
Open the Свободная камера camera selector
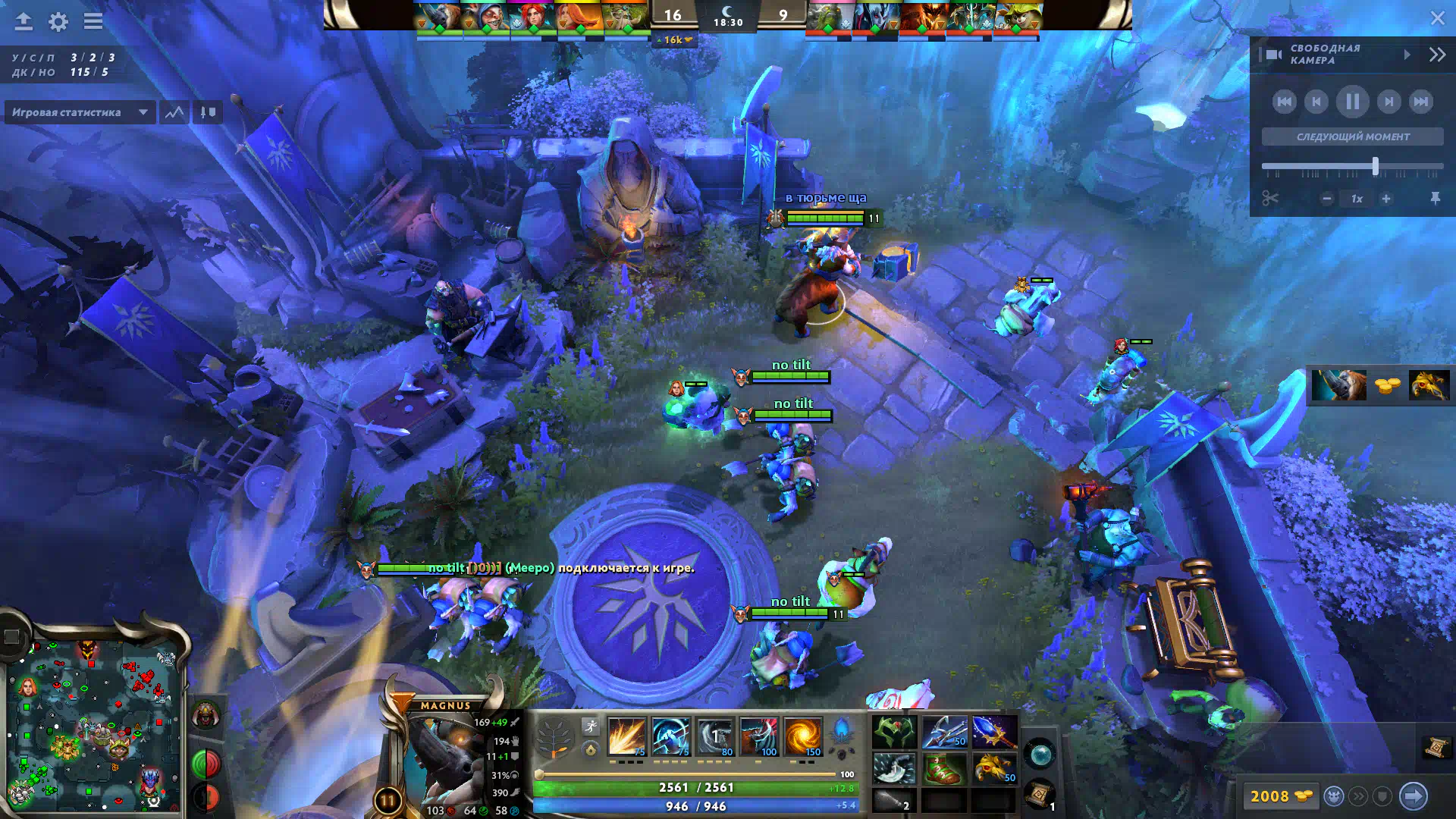1335,54
